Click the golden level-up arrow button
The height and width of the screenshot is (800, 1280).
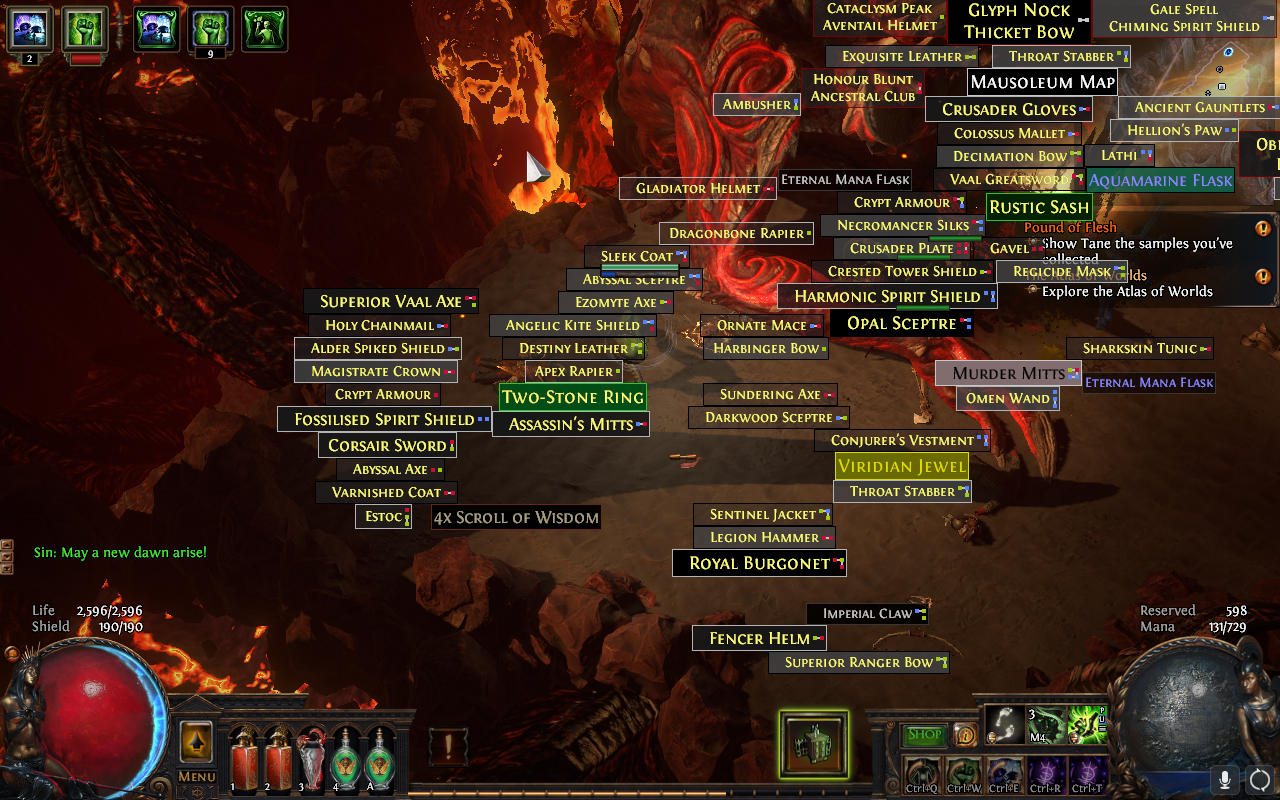click(x=196, y=742)
